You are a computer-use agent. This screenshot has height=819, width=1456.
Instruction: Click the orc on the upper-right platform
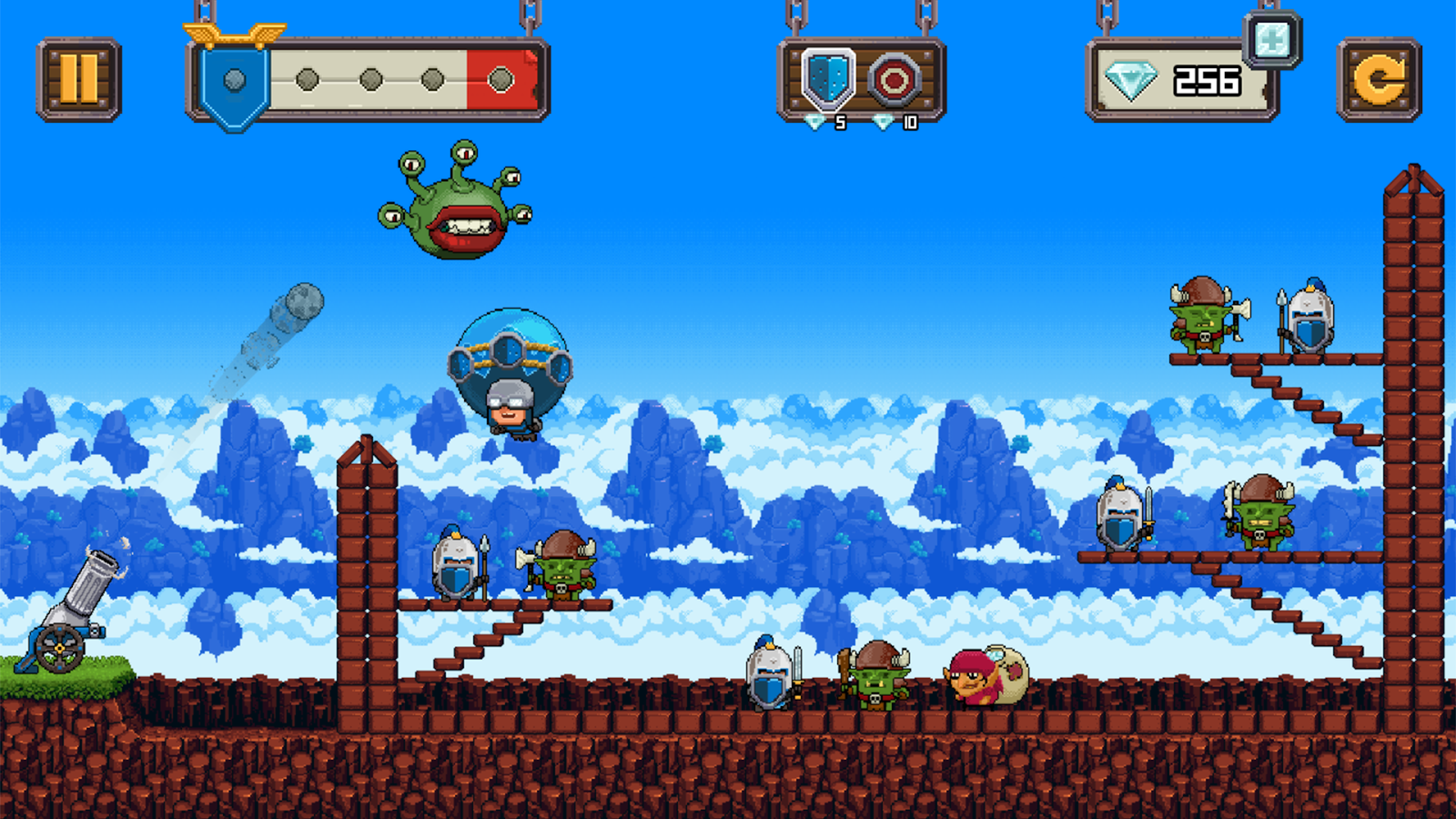pos(1201,314)
